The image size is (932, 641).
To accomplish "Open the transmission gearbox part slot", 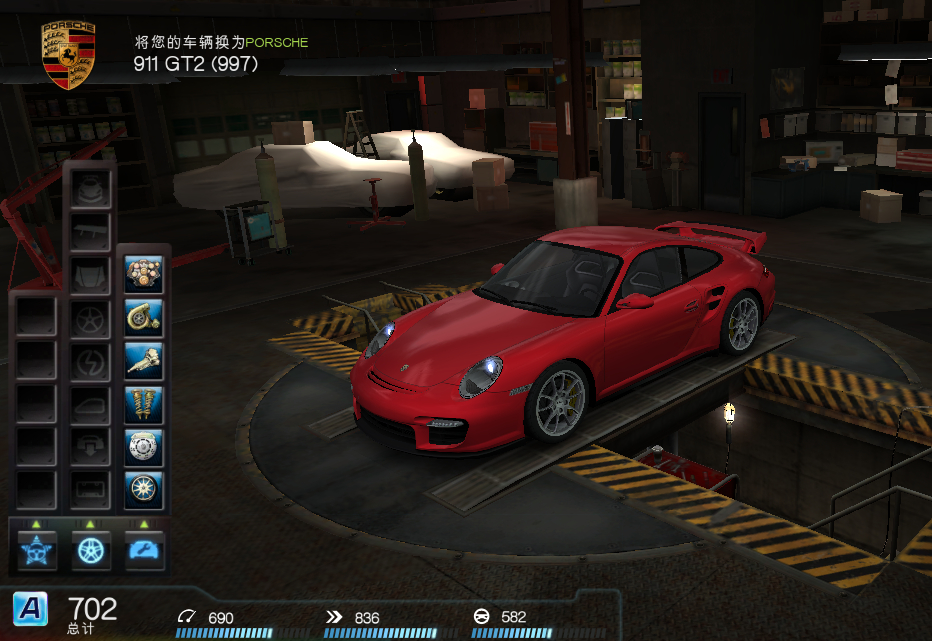I will point(144,360).
